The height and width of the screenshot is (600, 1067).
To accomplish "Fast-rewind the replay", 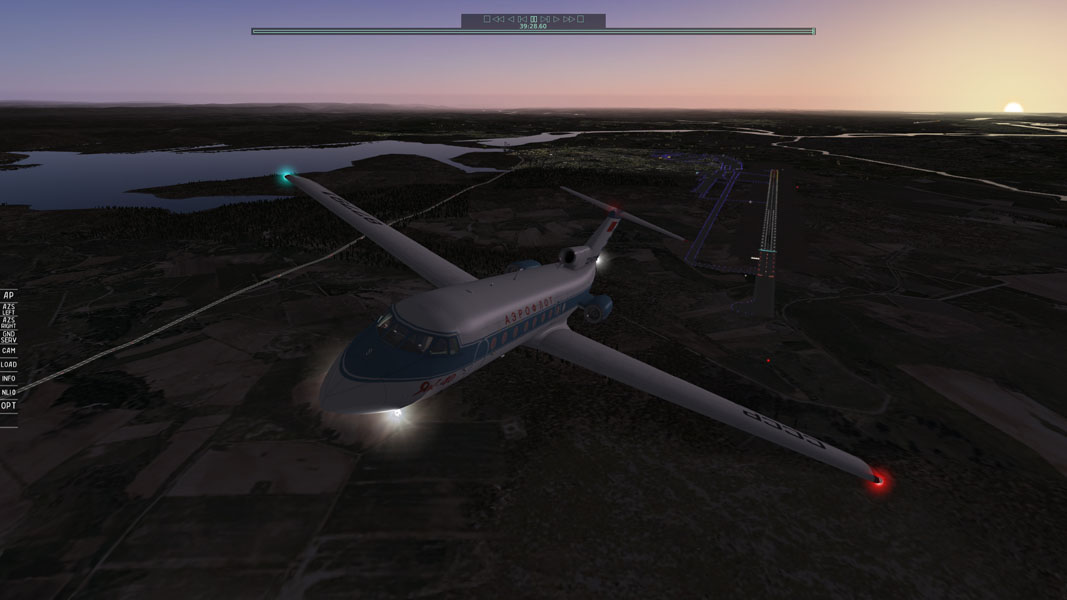I will point(498,19).
